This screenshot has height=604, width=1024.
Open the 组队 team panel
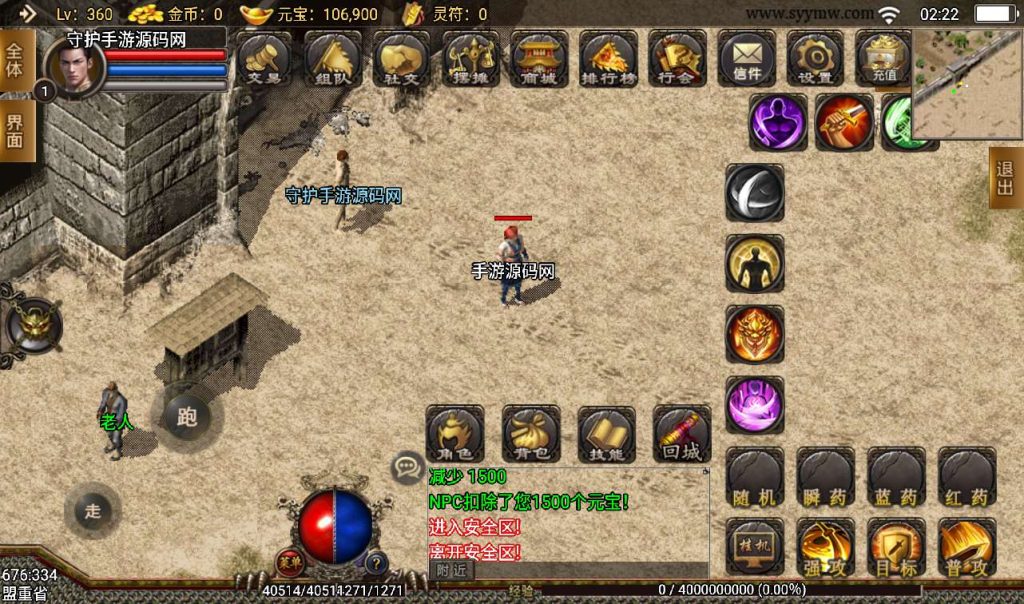pyautogui.click(x=333, y=57)
